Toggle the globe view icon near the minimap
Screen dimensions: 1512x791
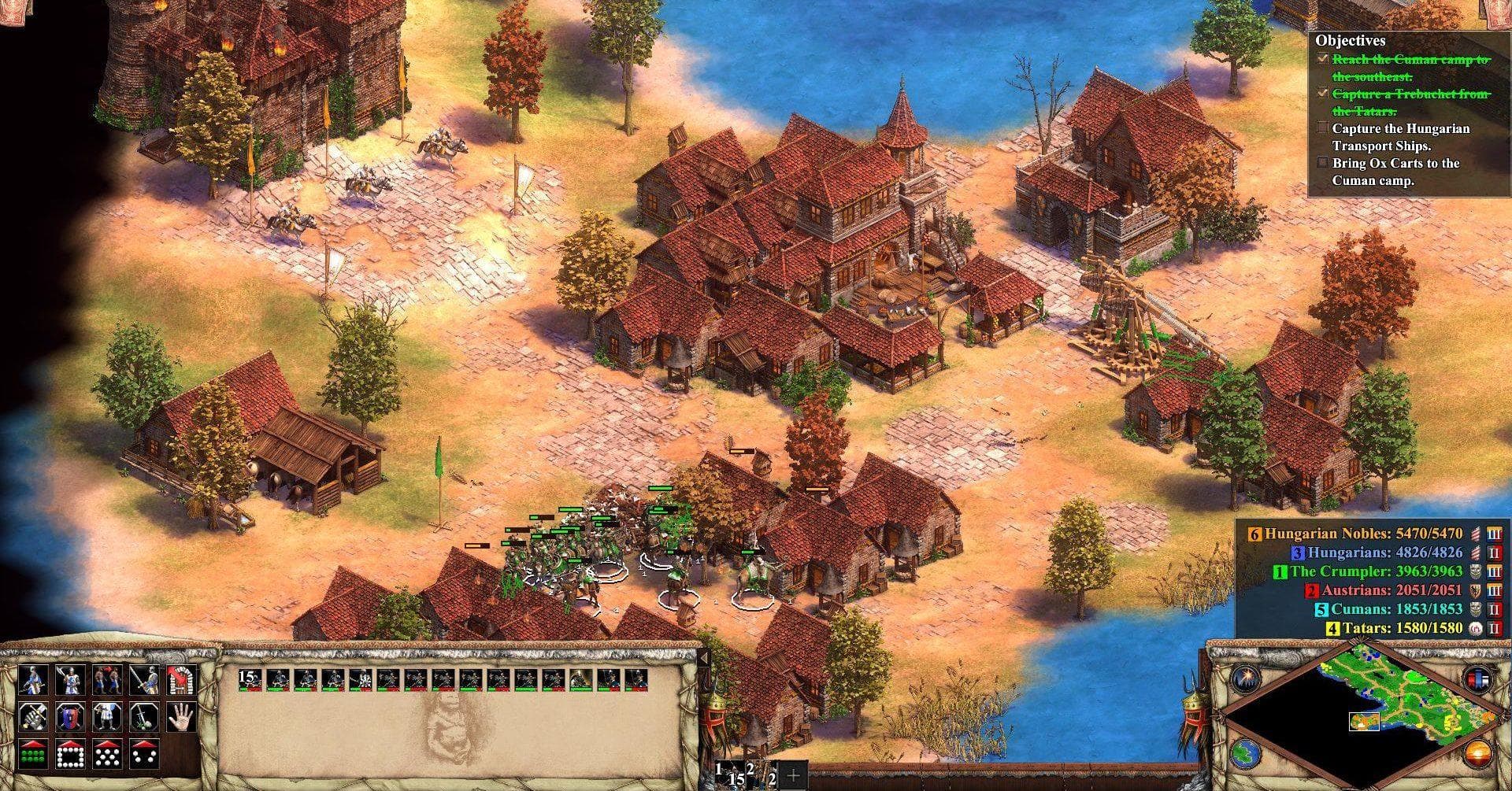pyautogui.click(x=1245, y=754)
